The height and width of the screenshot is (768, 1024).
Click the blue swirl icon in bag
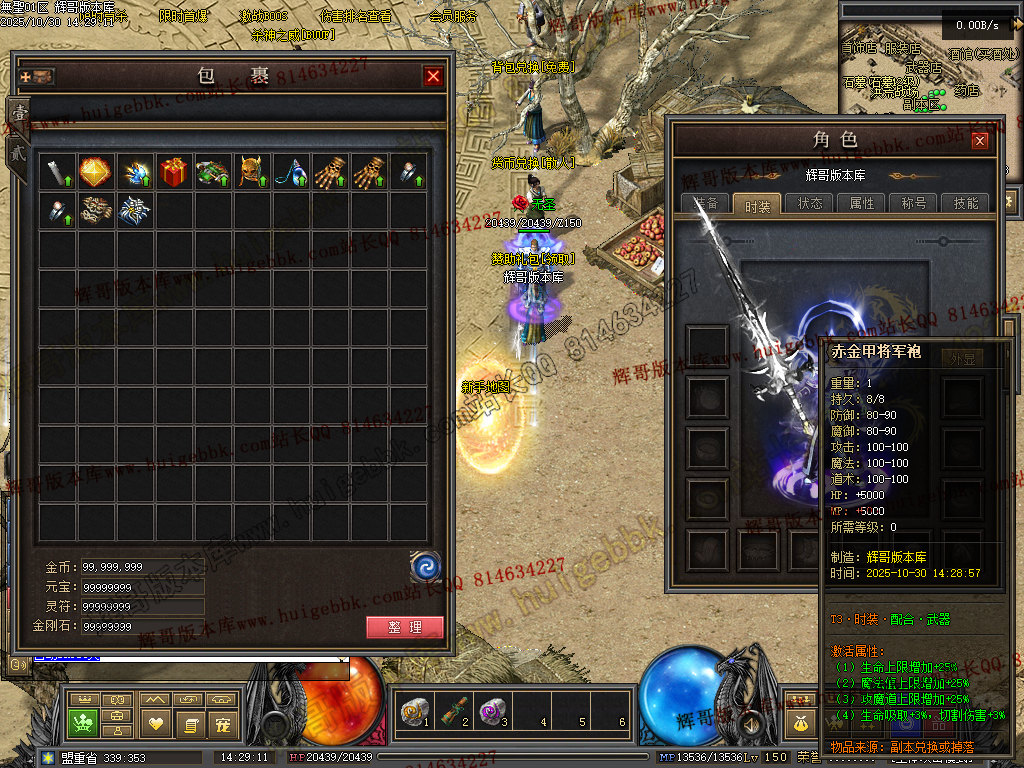426,567
